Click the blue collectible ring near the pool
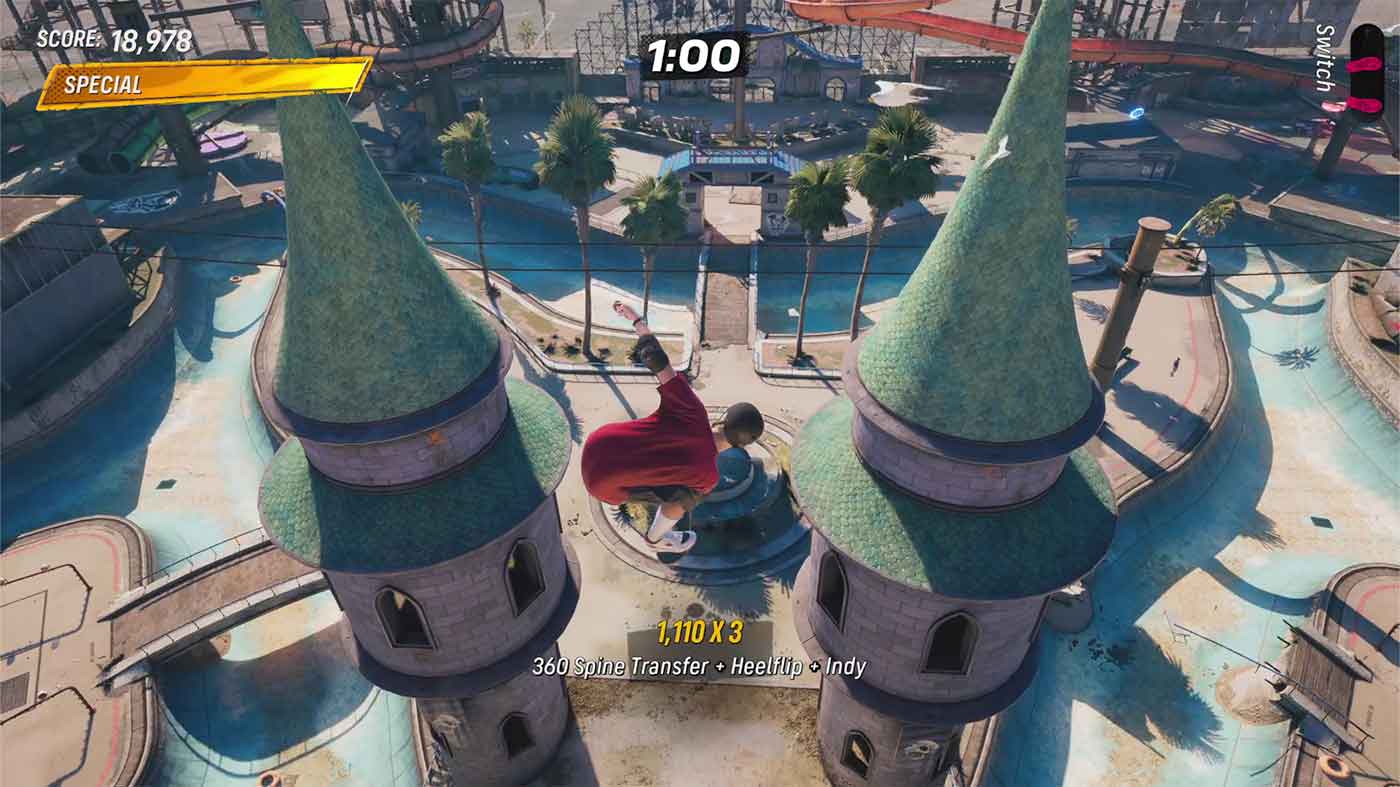The width and height of the screenshot is (1400, 787). click(x=1135, y=112)
